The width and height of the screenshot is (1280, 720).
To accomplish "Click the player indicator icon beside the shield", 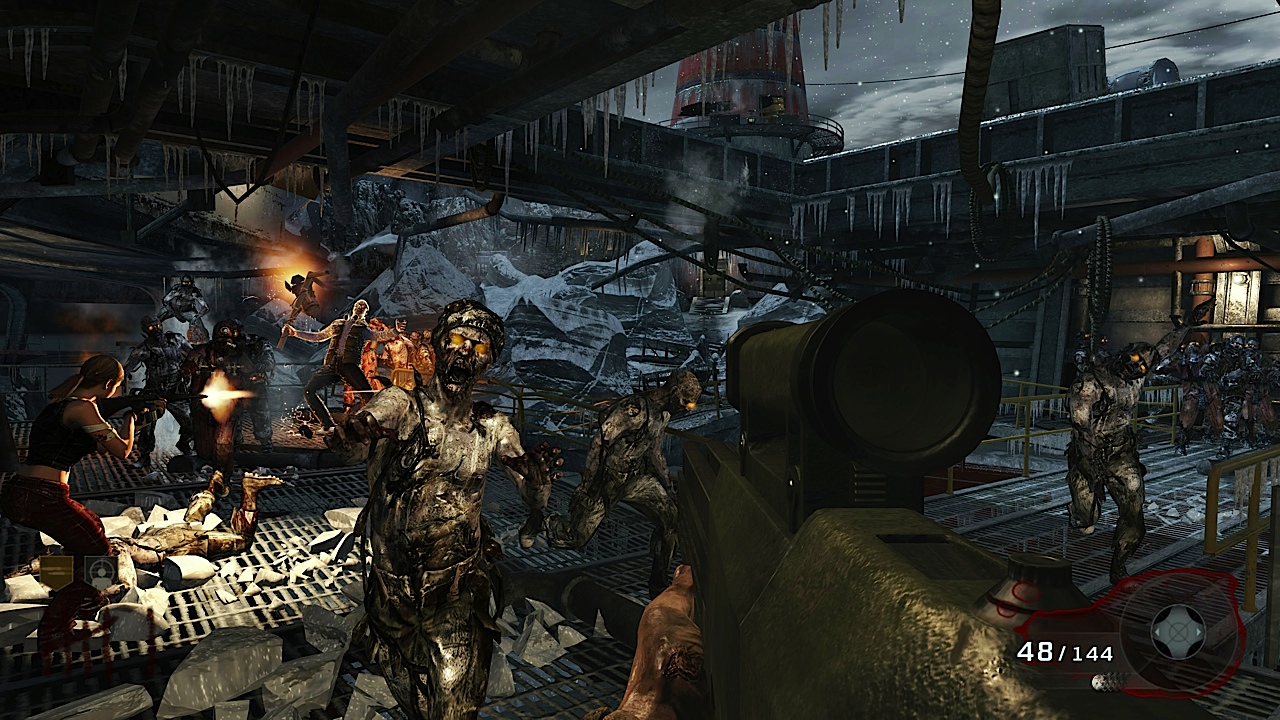I will pos(101,571).
